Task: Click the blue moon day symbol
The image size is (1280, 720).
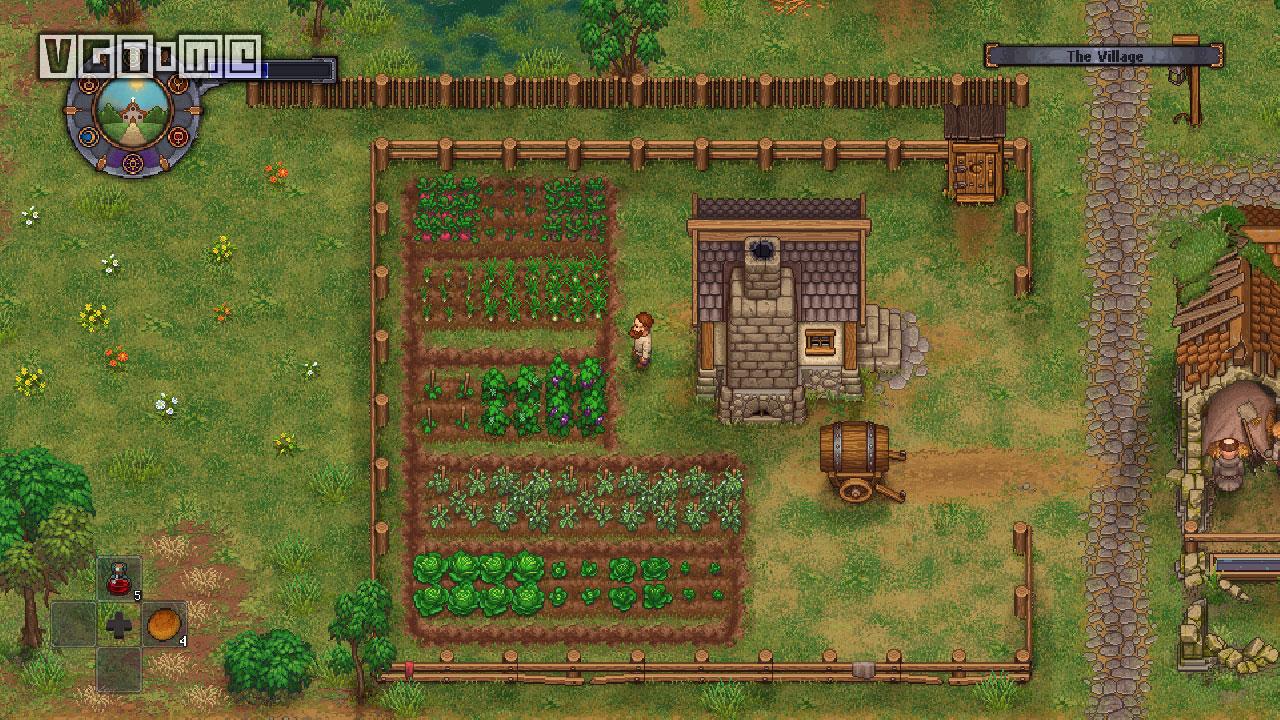Action: coord(89,135)
